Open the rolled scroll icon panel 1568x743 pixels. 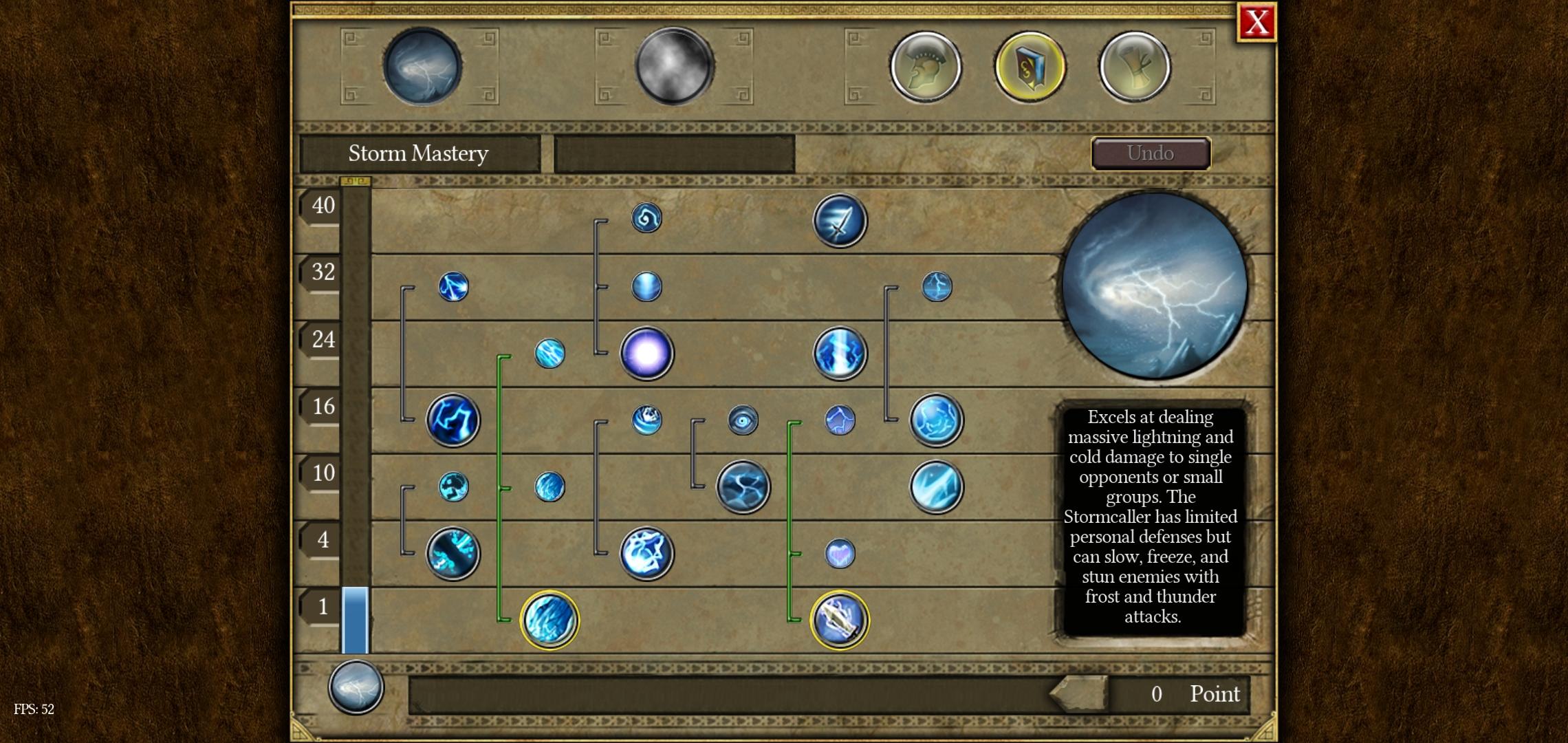(1134, 67)
